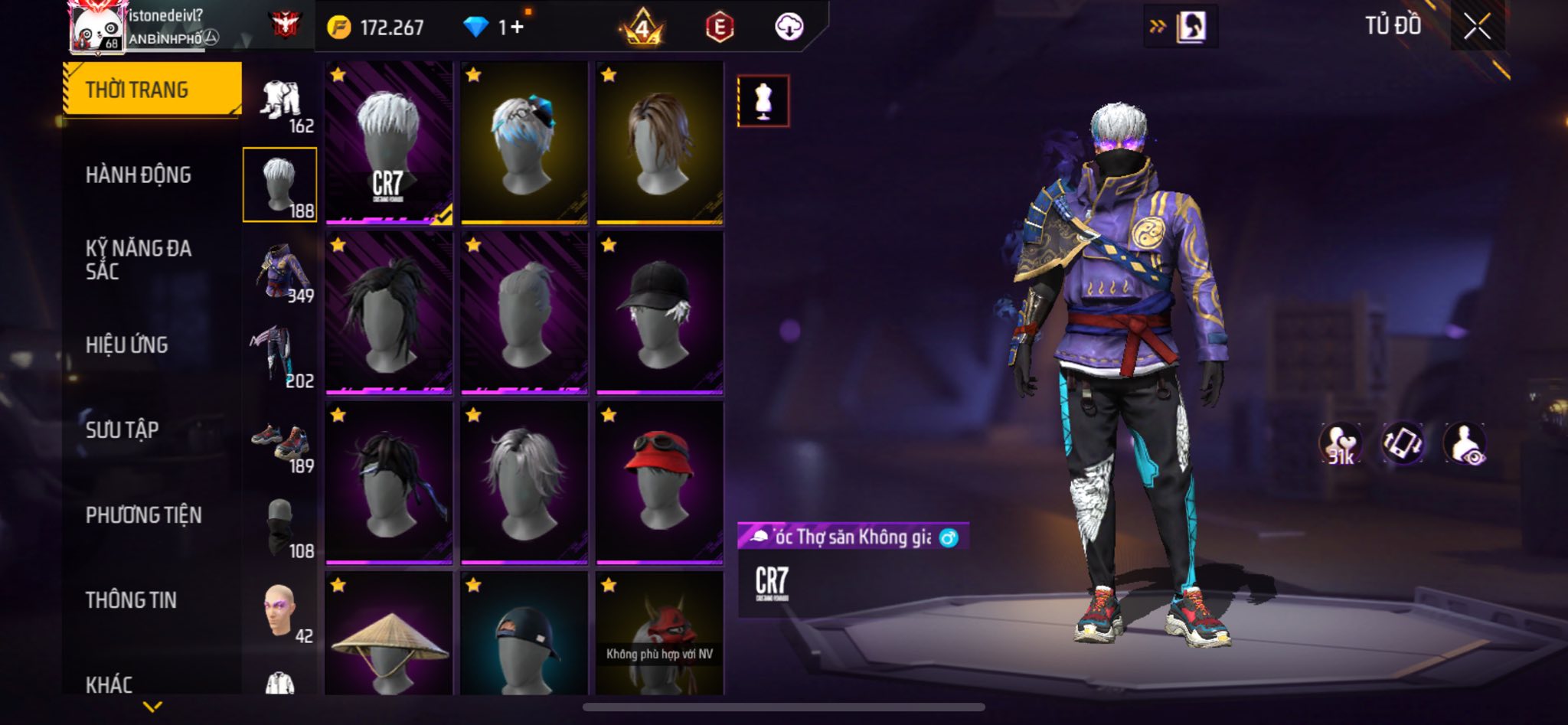Choose the PHƯƠNG TIỆN category

pos(144,515)
